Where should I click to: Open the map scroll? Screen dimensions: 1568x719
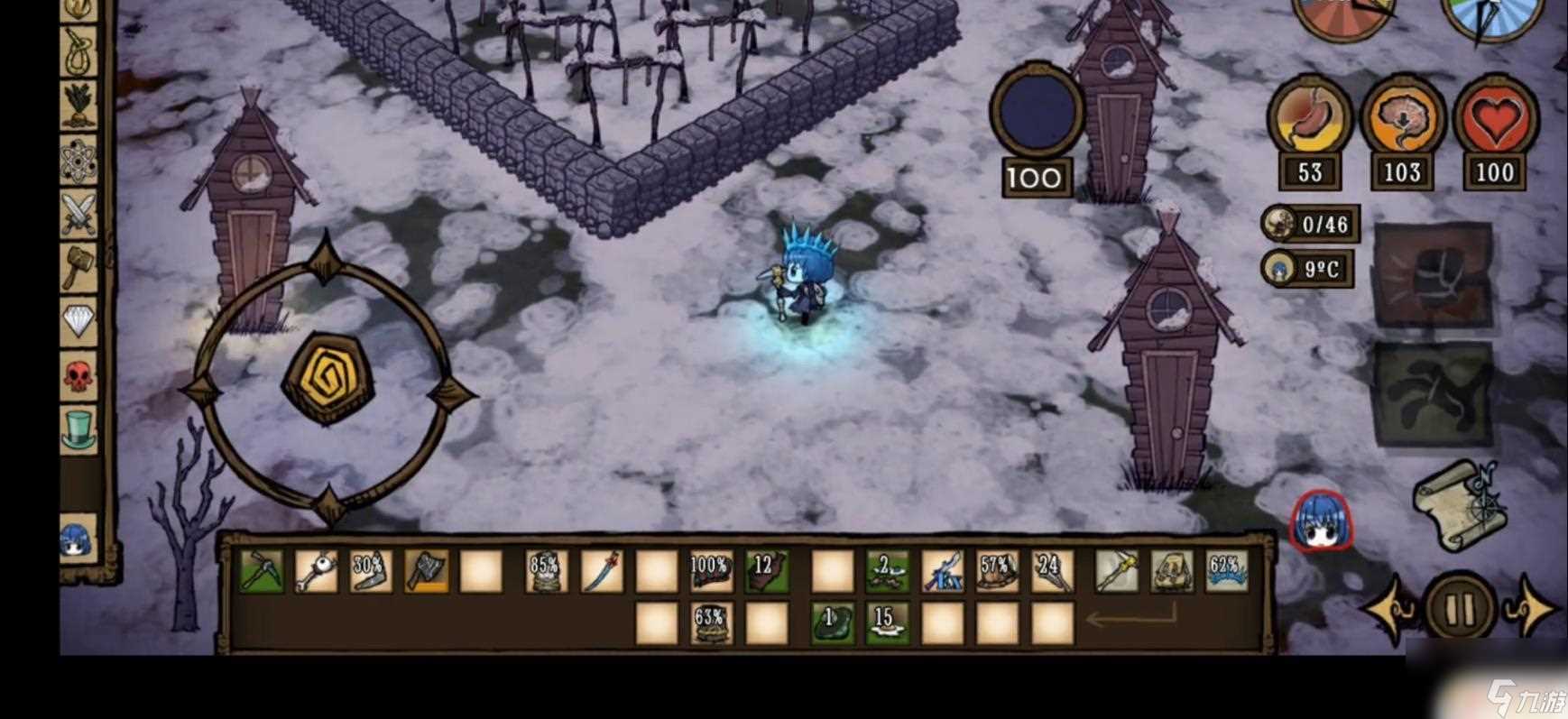(x=1458, y=504)
